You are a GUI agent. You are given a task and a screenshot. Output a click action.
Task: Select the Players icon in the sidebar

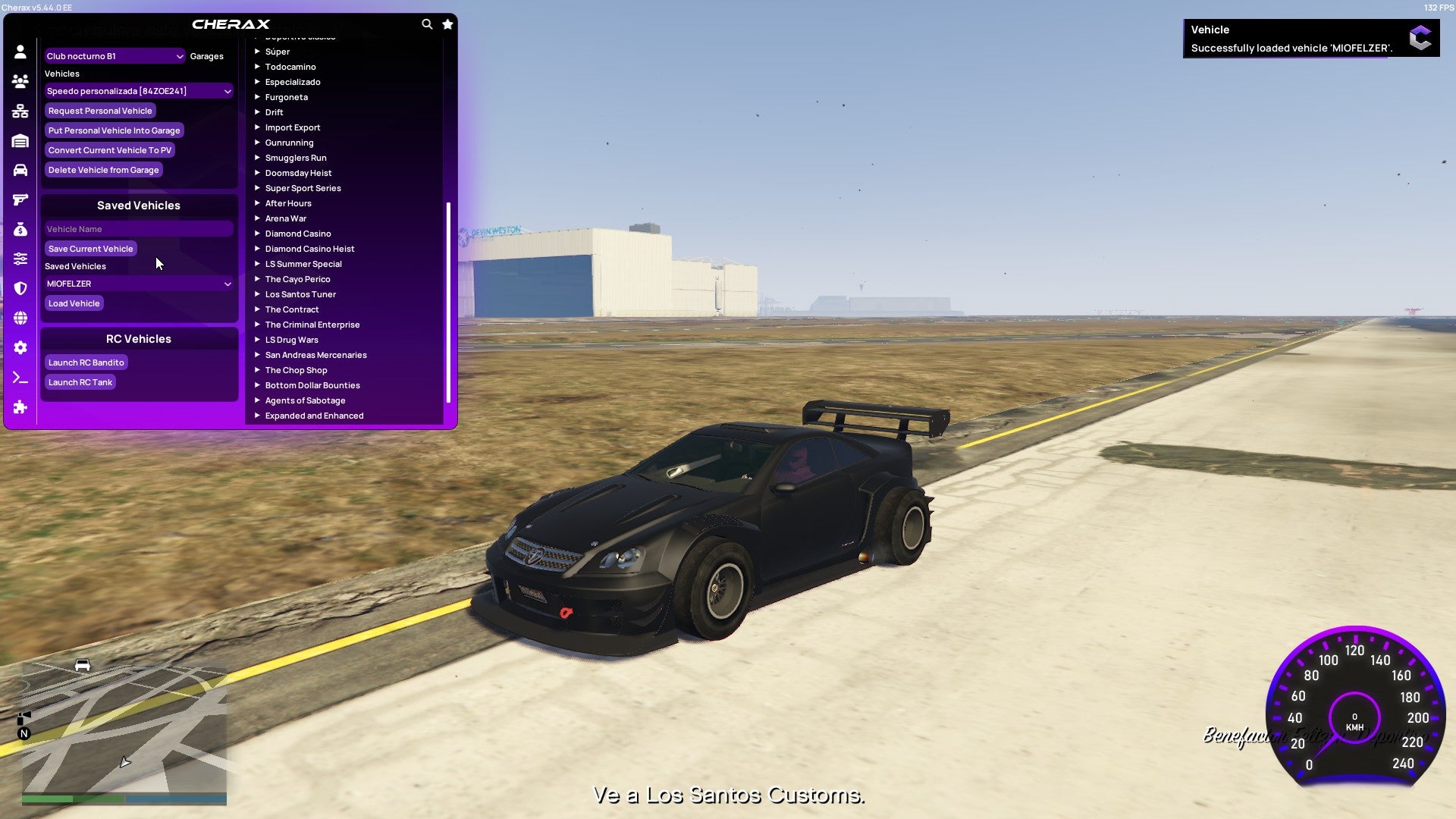20,80
